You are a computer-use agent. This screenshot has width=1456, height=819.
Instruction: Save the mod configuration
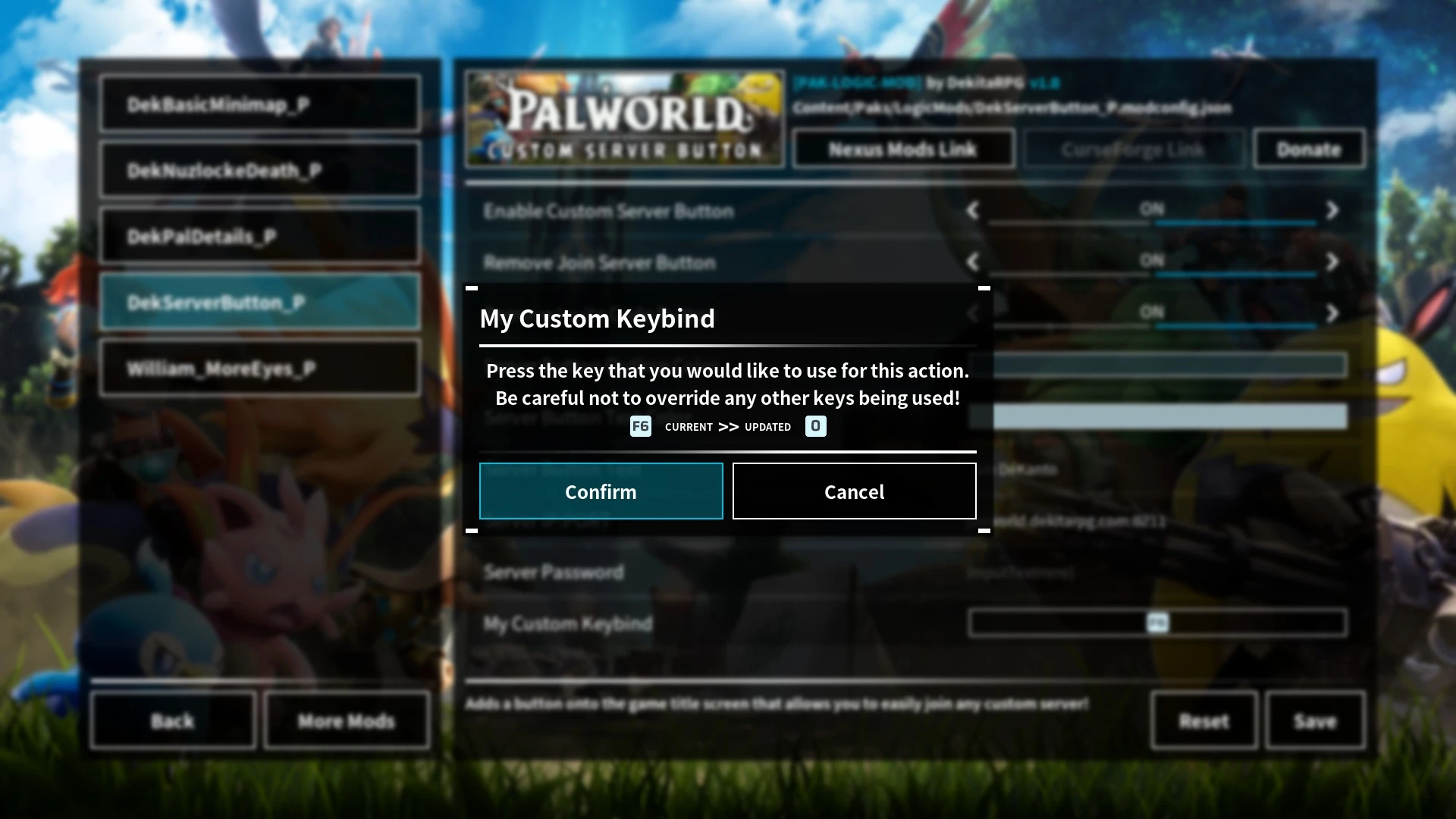pyautogui.click(x=1315, y=721)
